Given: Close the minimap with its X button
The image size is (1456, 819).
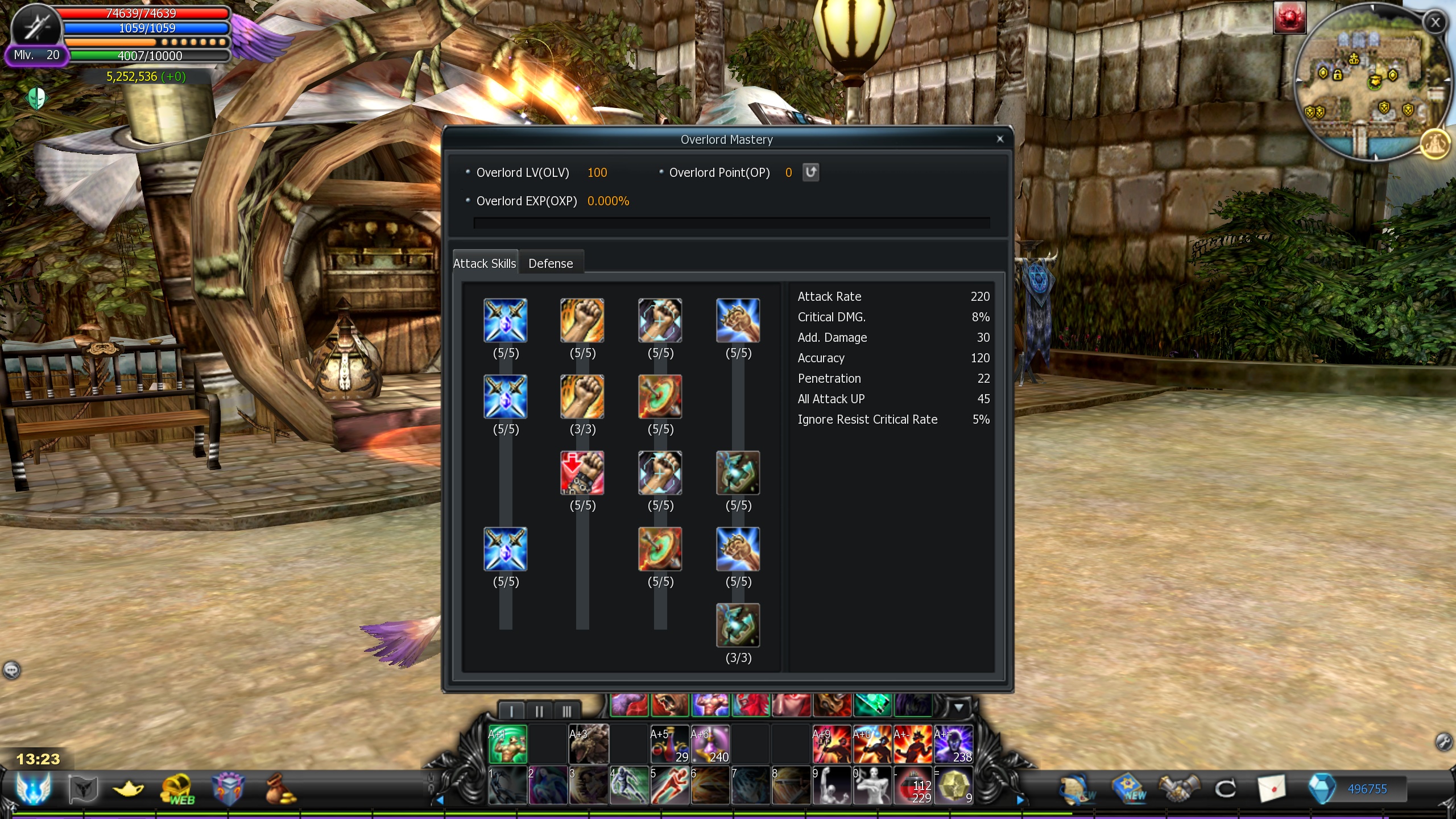Looking at the screenshot, I should [x=1436, y=22].
